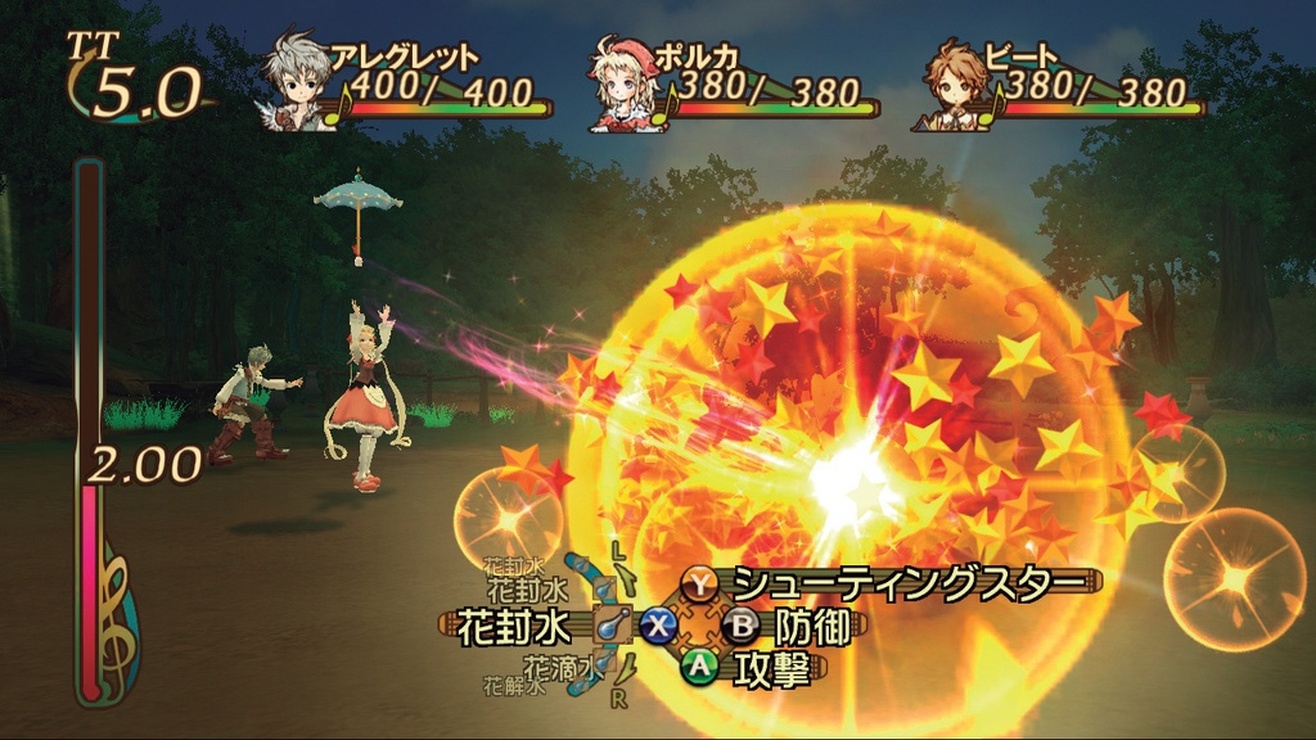Select 花解水 in the item wheel
Viewport: 1316px width, 740px height.
514,686
